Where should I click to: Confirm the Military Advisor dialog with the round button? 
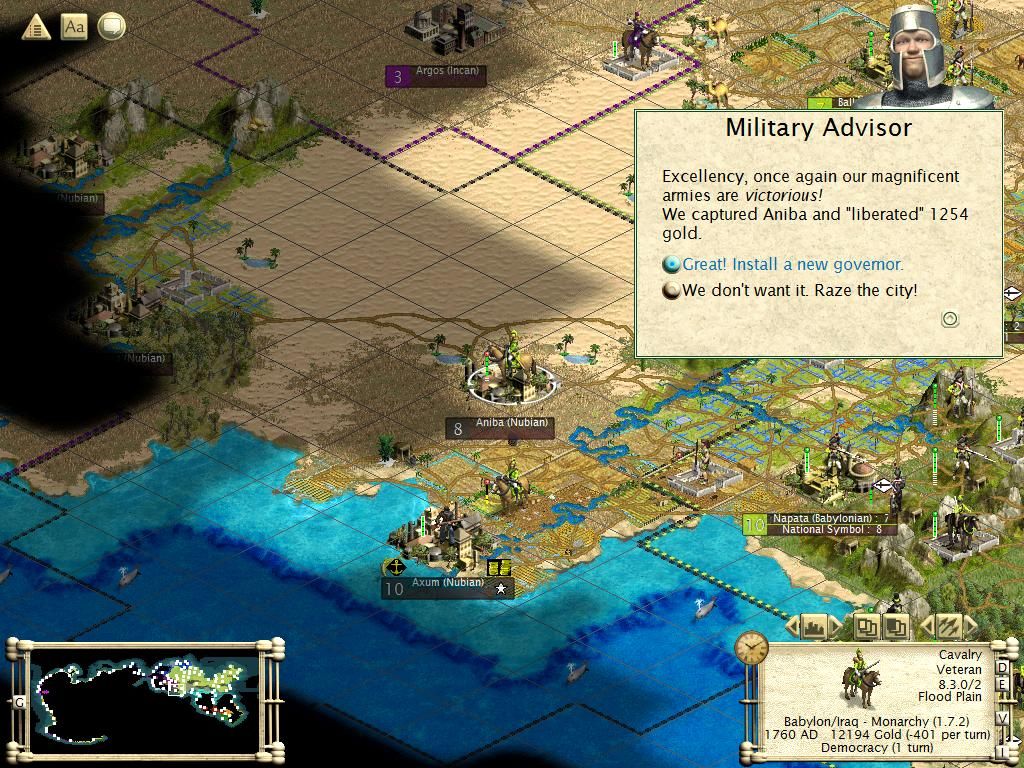(950, 319)
